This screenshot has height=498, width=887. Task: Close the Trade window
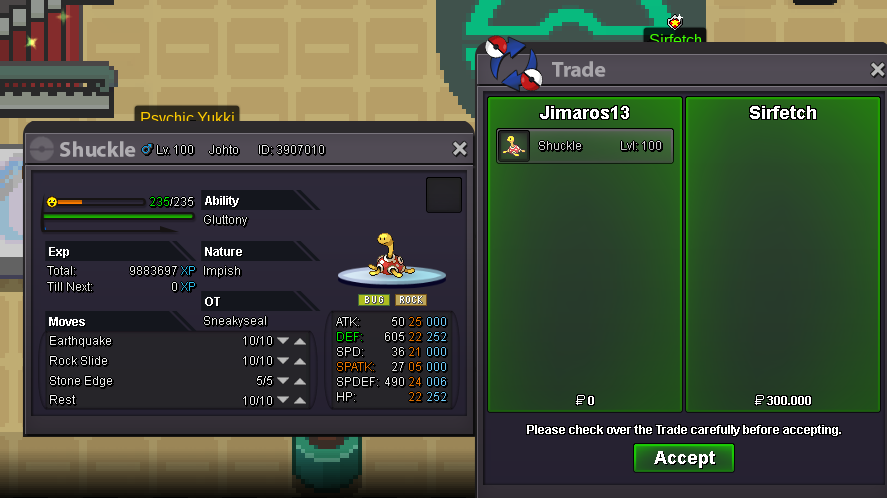pos(877,70)
